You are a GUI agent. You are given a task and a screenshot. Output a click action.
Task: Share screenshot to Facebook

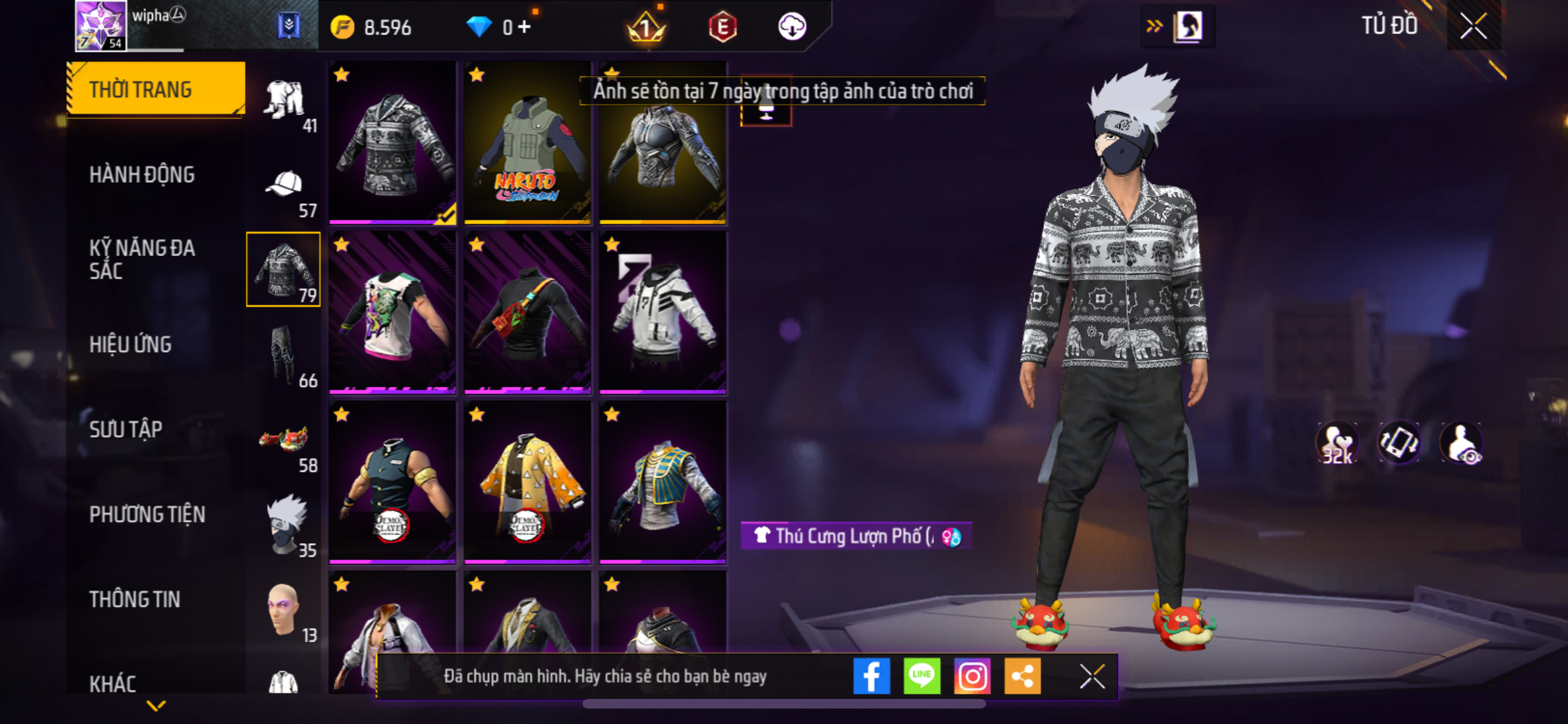click(x=872, y=676)
